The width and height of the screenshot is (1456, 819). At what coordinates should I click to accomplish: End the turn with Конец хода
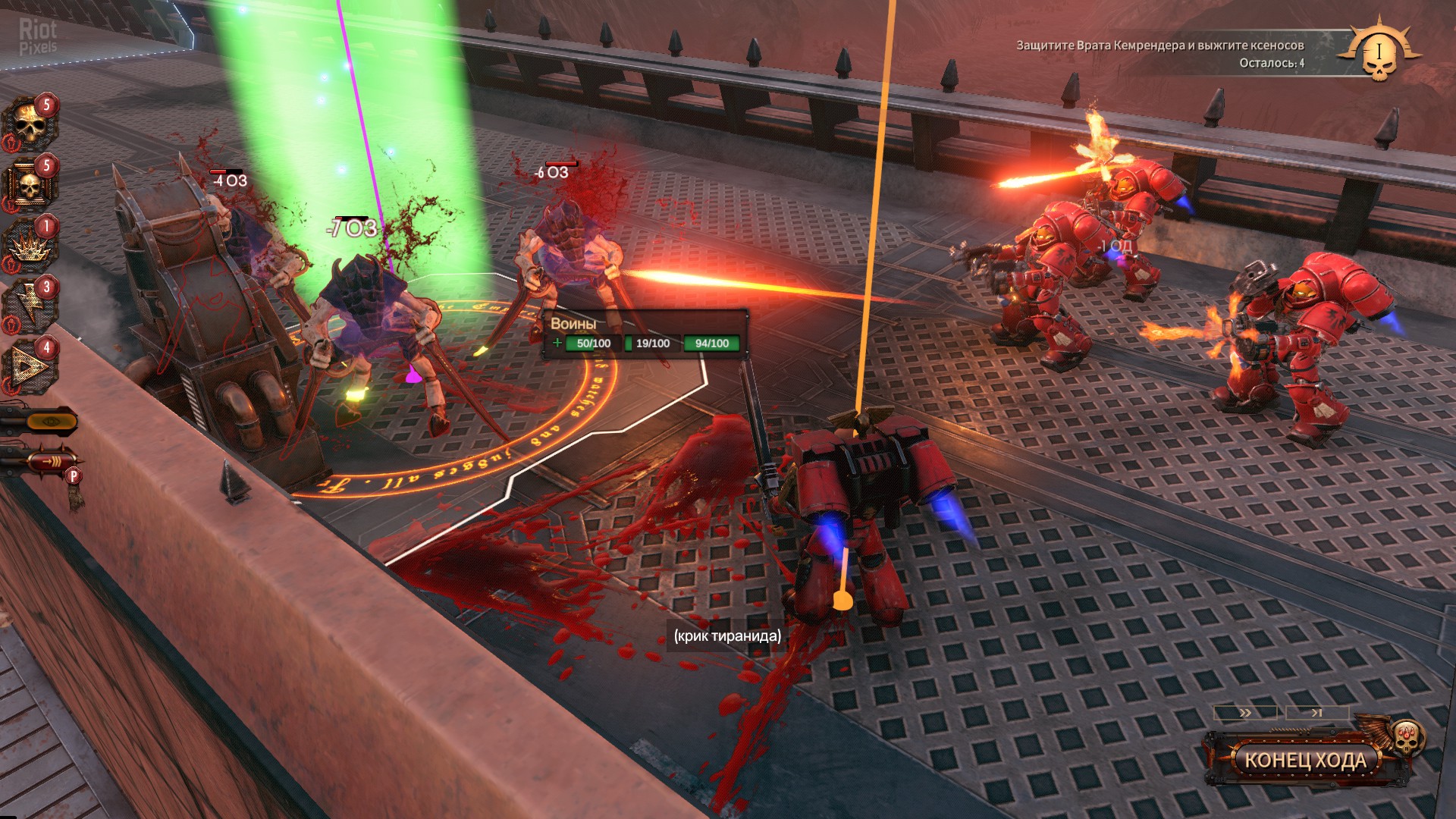coord(1304,760)
